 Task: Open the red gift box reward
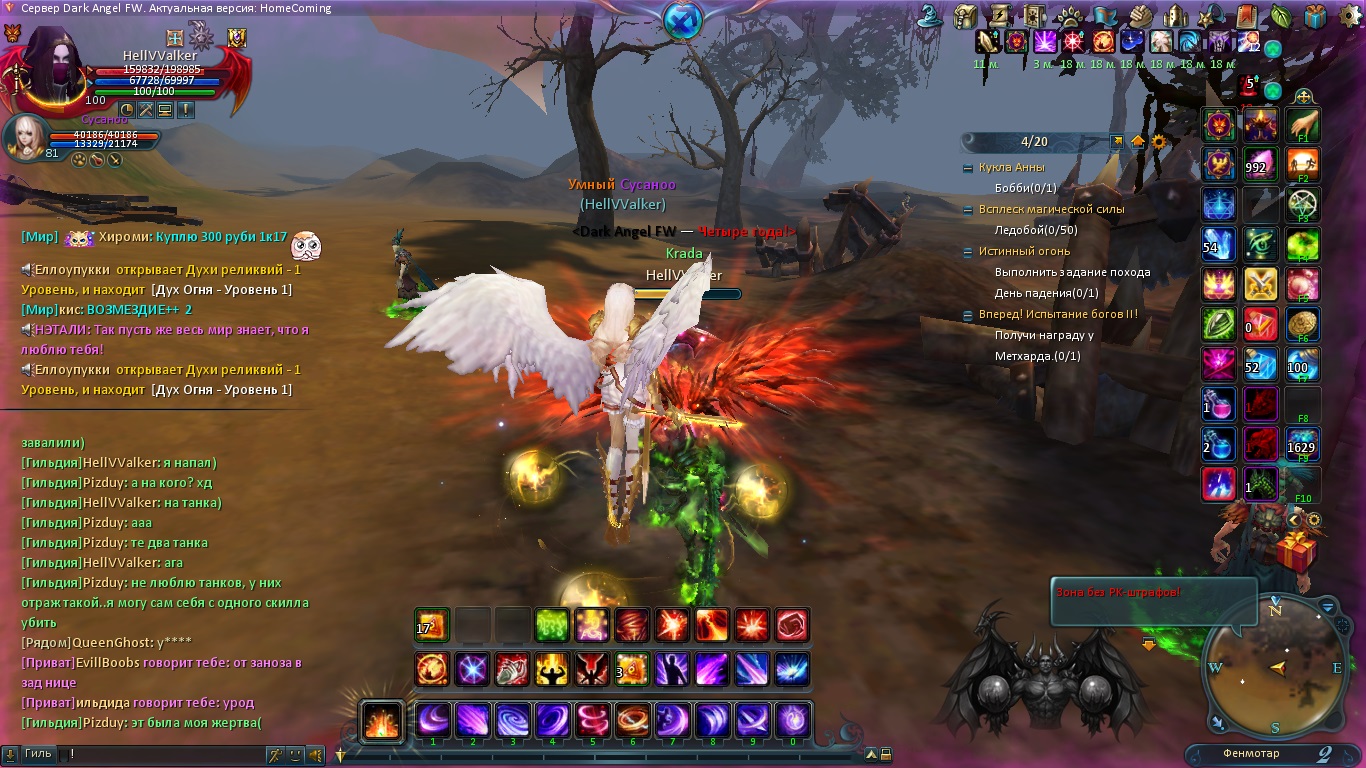(x=1298, y=550)
